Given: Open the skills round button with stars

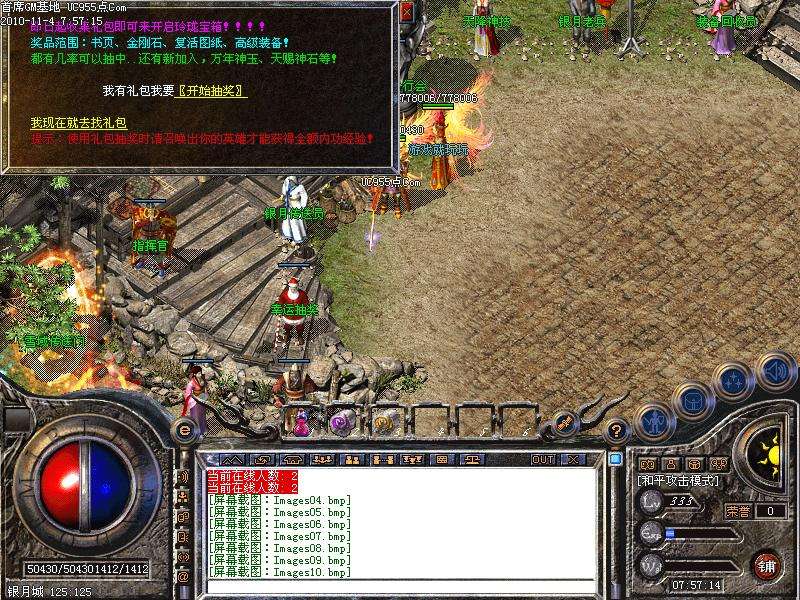Looking at the screenshot, I should 734,380.
